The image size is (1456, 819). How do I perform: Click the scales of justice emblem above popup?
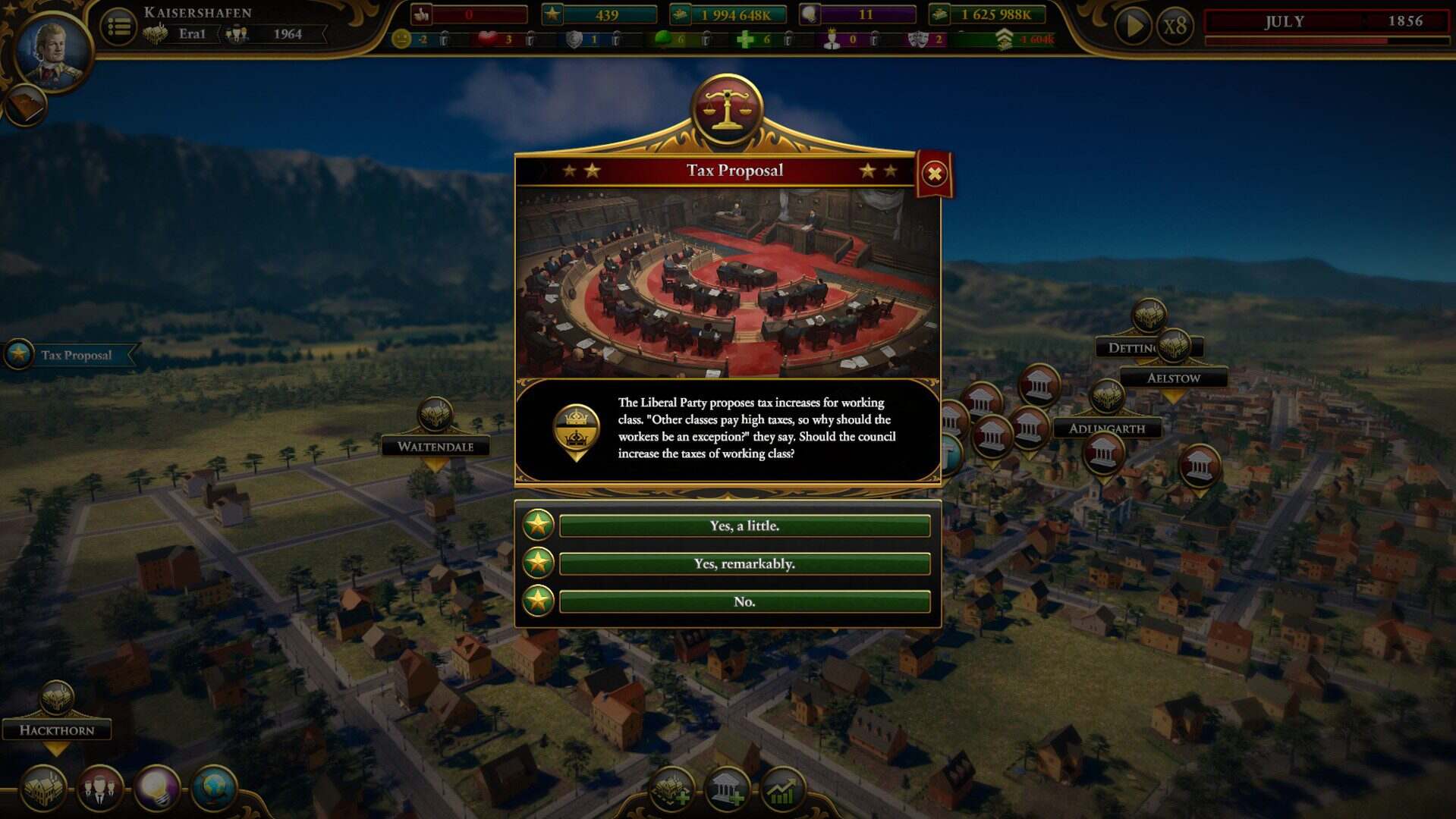coord(726,108)
